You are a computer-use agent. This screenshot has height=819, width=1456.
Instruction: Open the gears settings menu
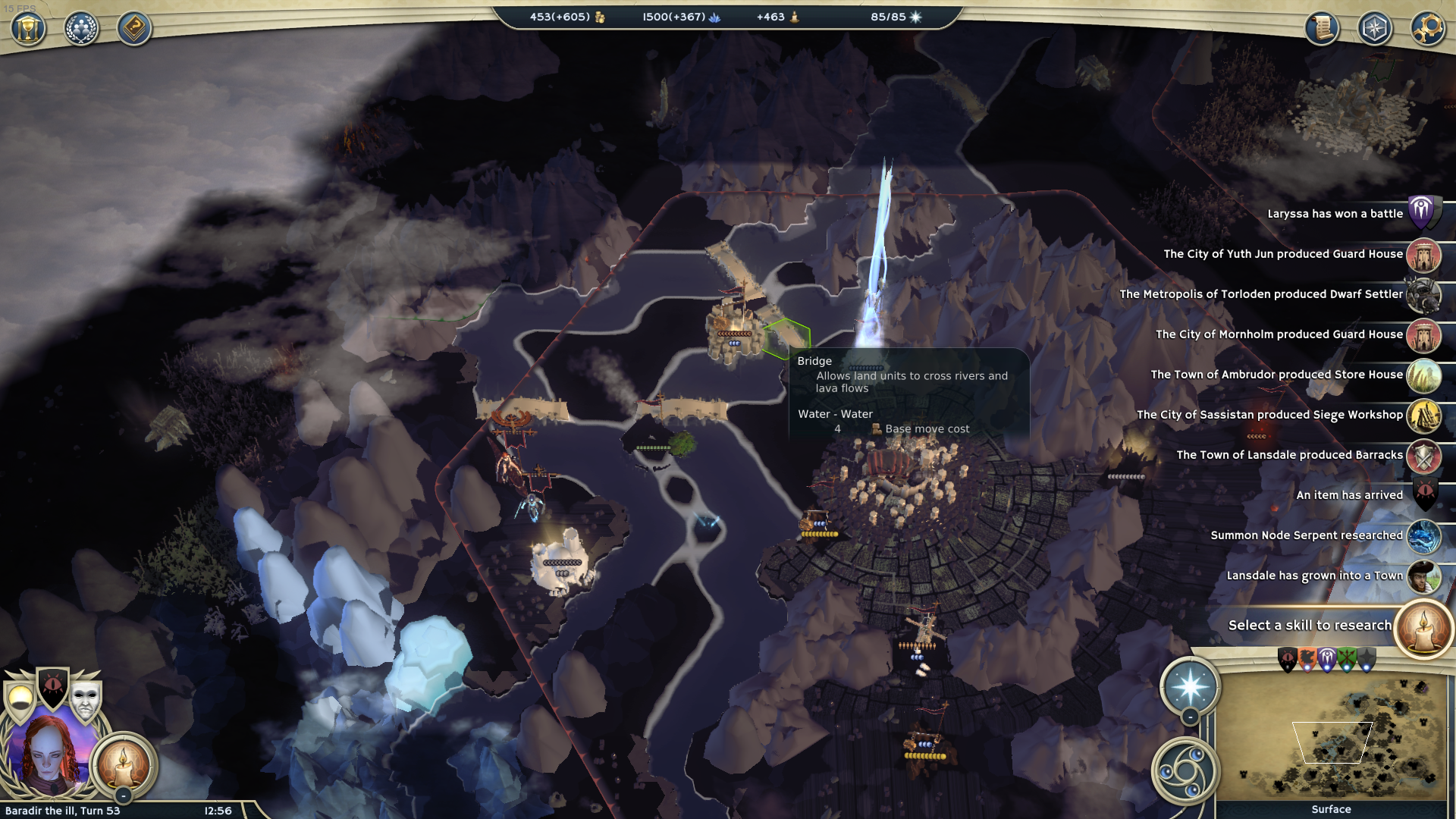(1428, 29)
